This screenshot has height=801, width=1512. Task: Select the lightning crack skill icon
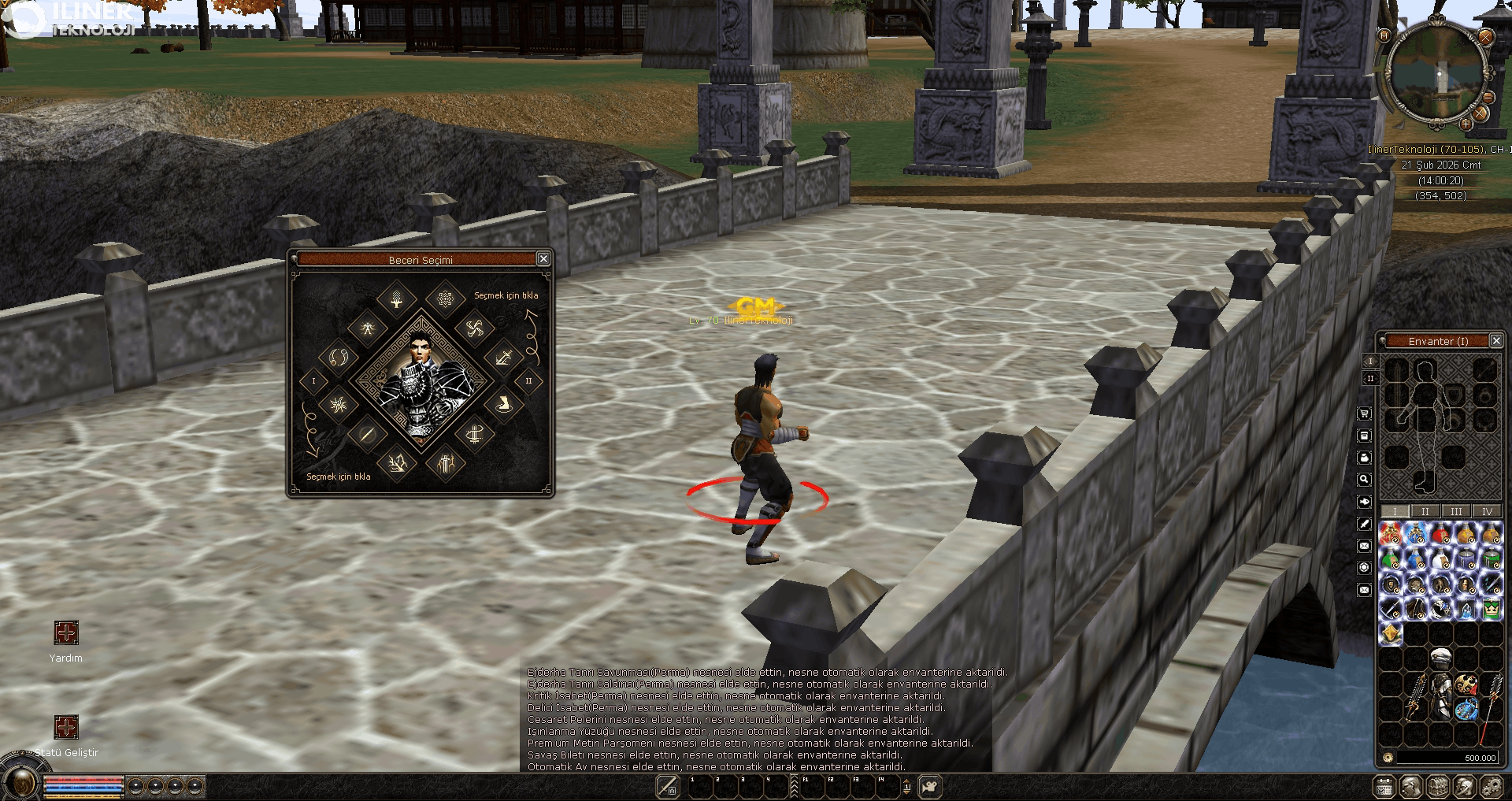(397, 463)
